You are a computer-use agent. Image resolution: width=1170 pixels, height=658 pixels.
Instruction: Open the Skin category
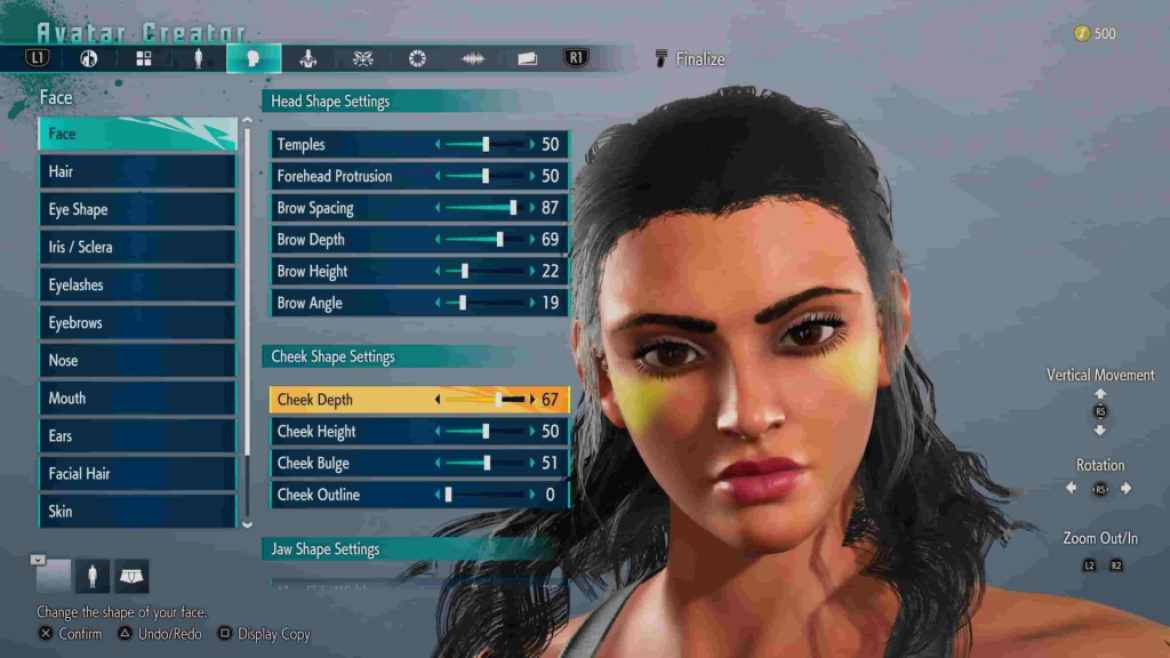click(x=136, y=511)
